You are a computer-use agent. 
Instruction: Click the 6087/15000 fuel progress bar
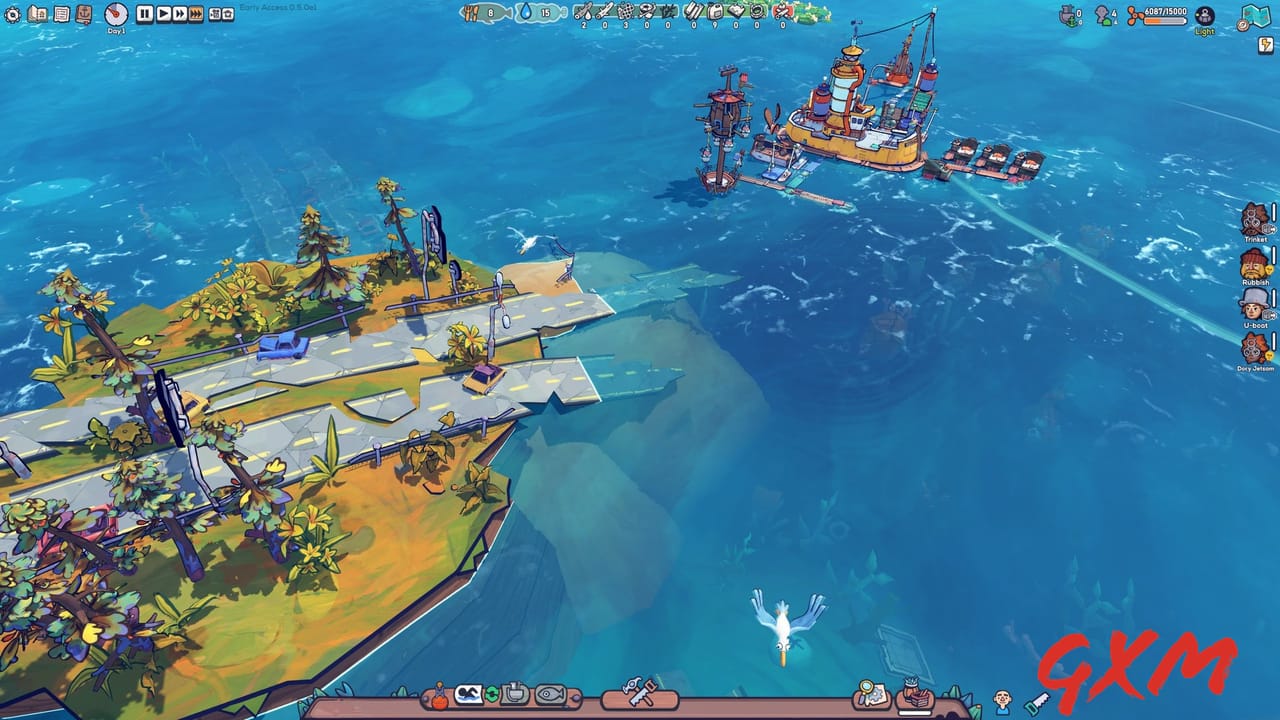click(1163, 20)
